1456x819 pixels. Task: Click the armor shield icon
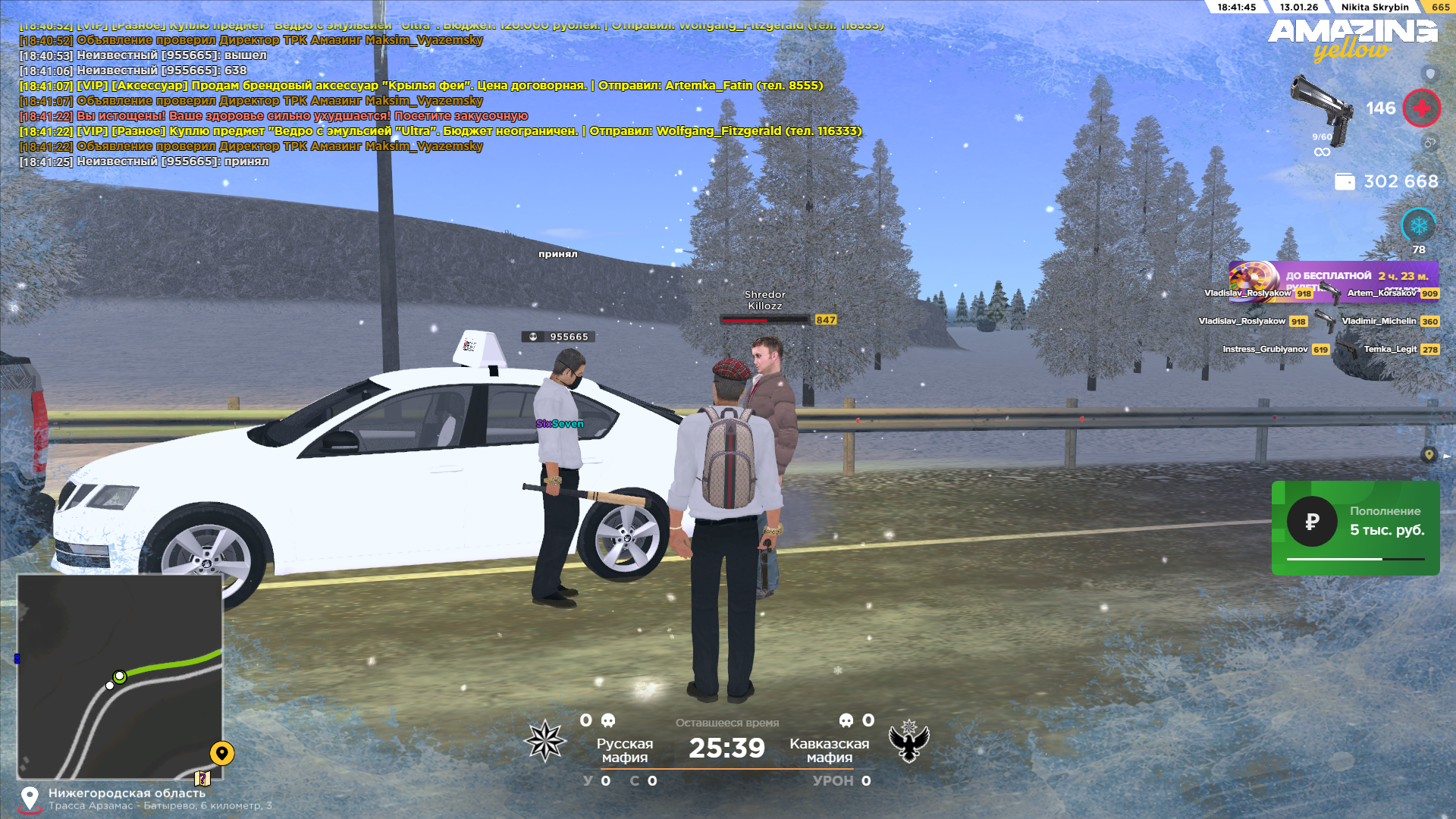coord(1430,74)
